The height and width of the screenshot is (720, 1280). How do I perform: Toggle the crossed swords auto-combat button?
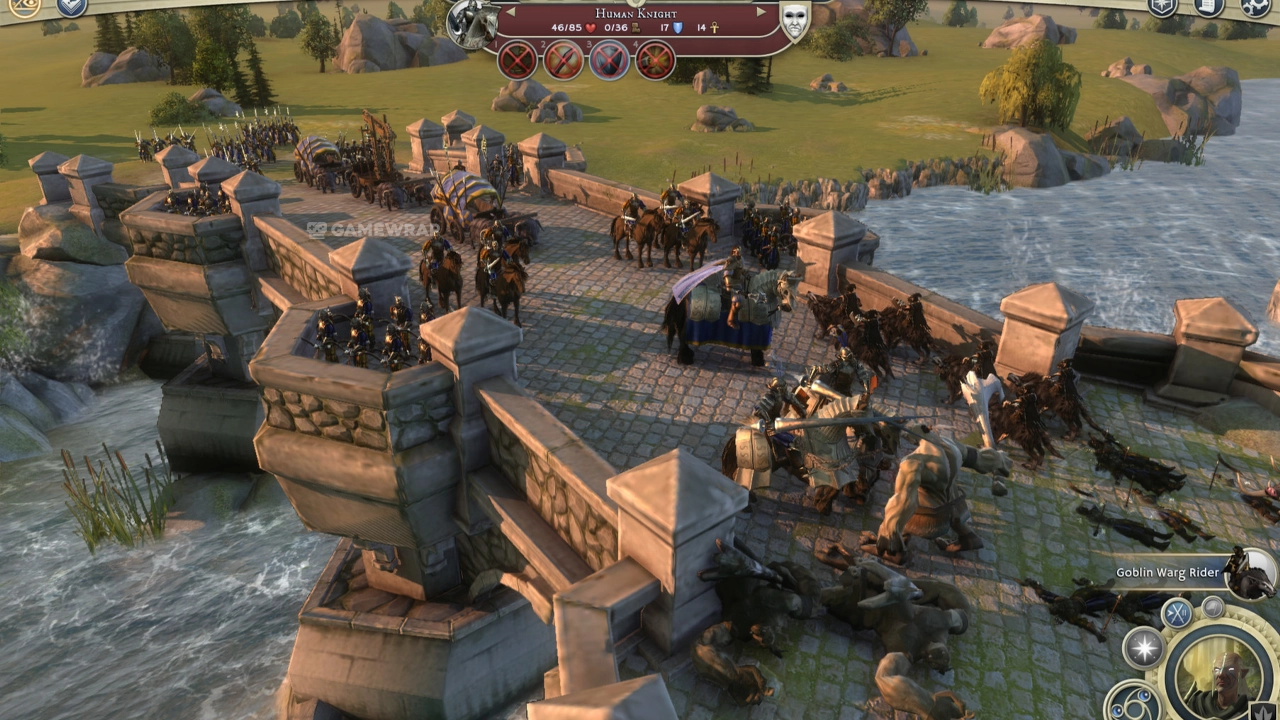coord(1177,612)
